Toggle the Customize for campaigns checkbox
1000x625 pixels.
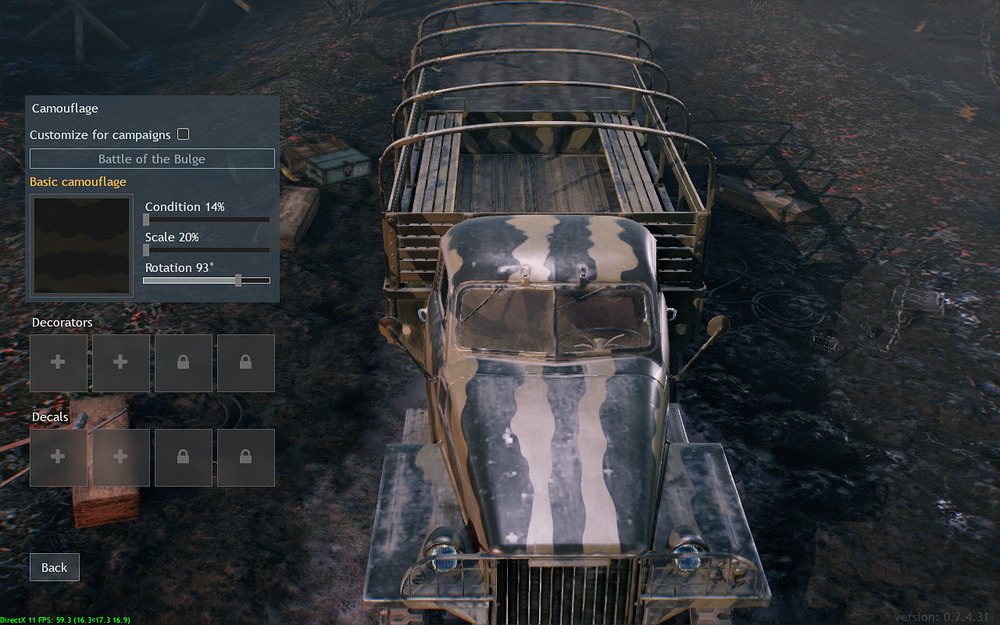pos(183,134)
